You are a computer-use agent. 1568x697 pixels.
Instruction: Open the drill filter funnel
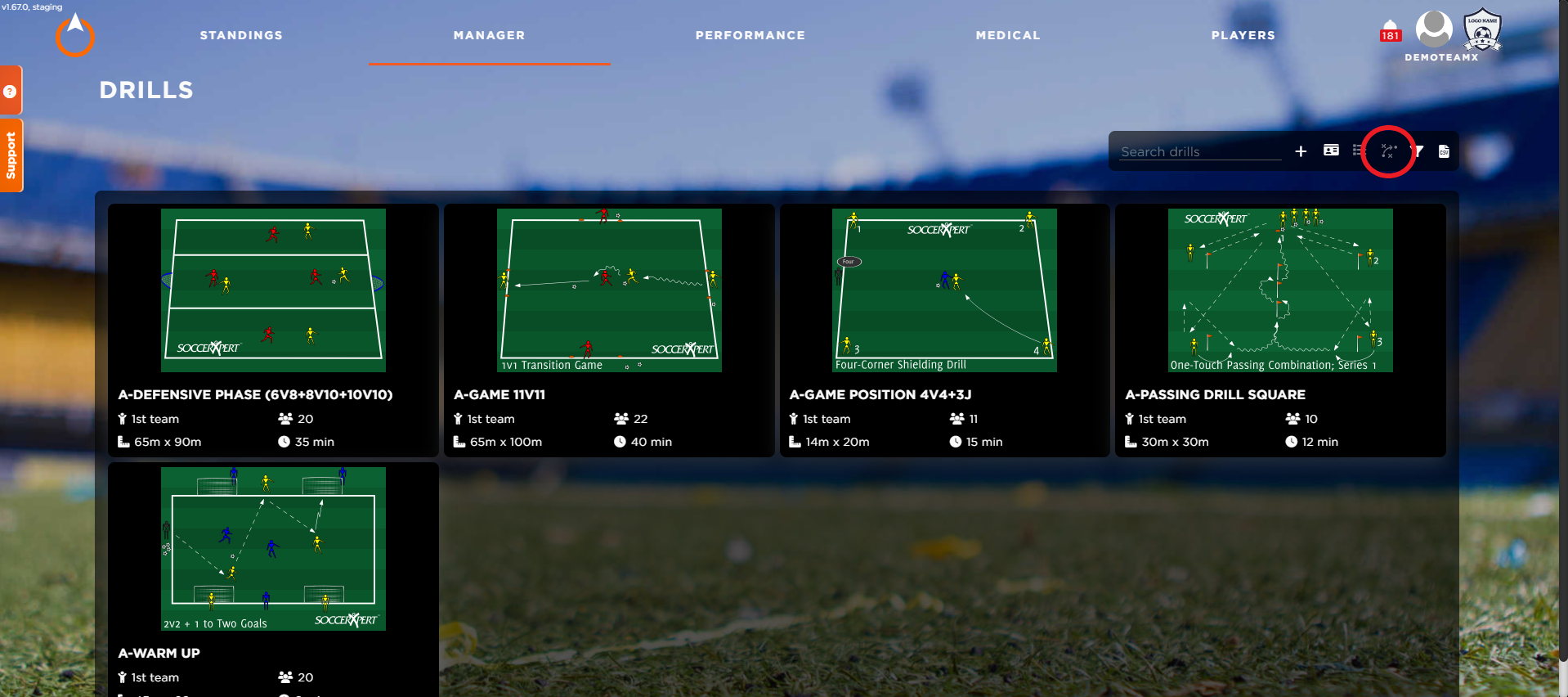pos(1419,151)
